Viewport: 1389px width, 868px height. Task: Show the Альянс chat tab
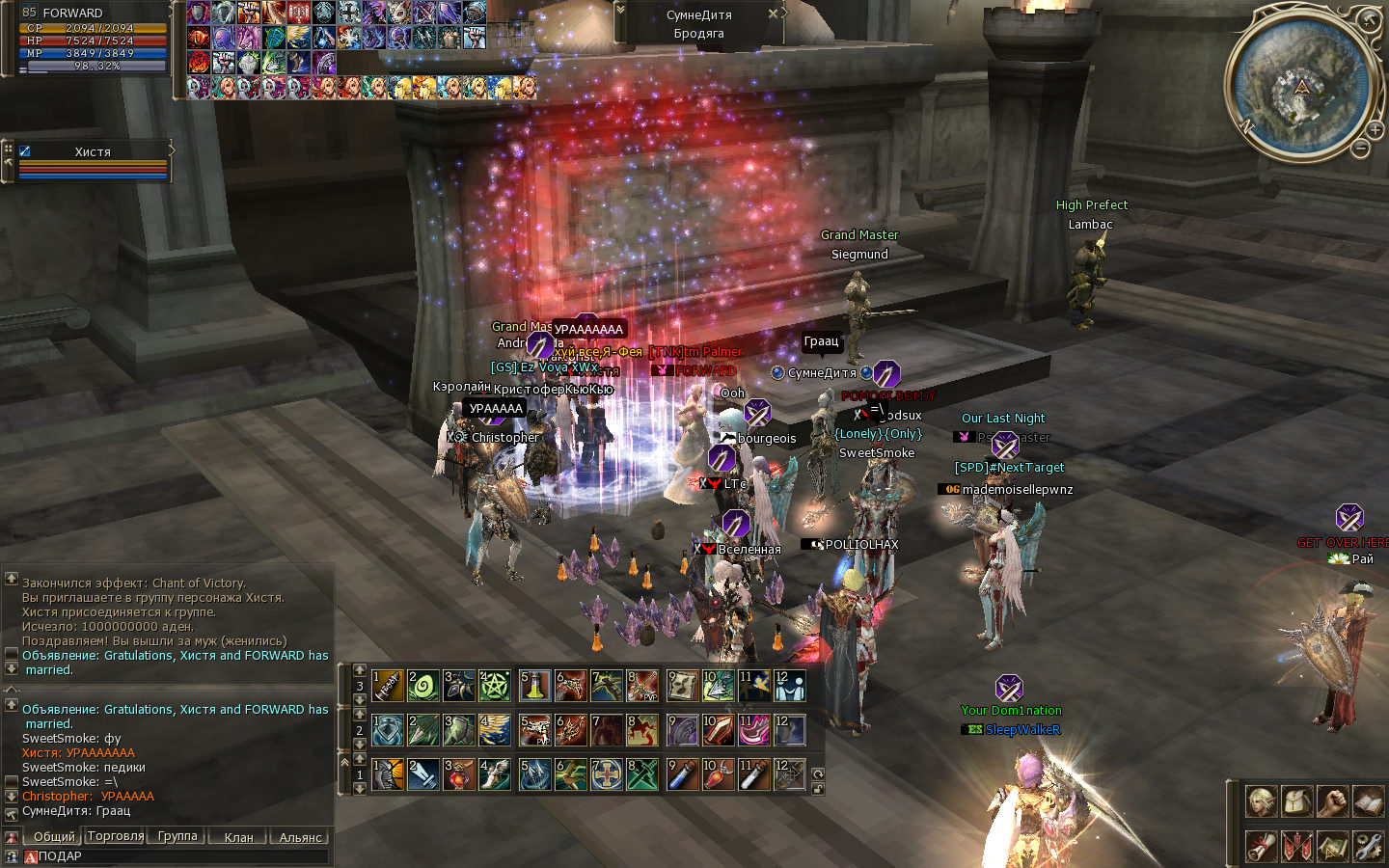coord(300,837)
